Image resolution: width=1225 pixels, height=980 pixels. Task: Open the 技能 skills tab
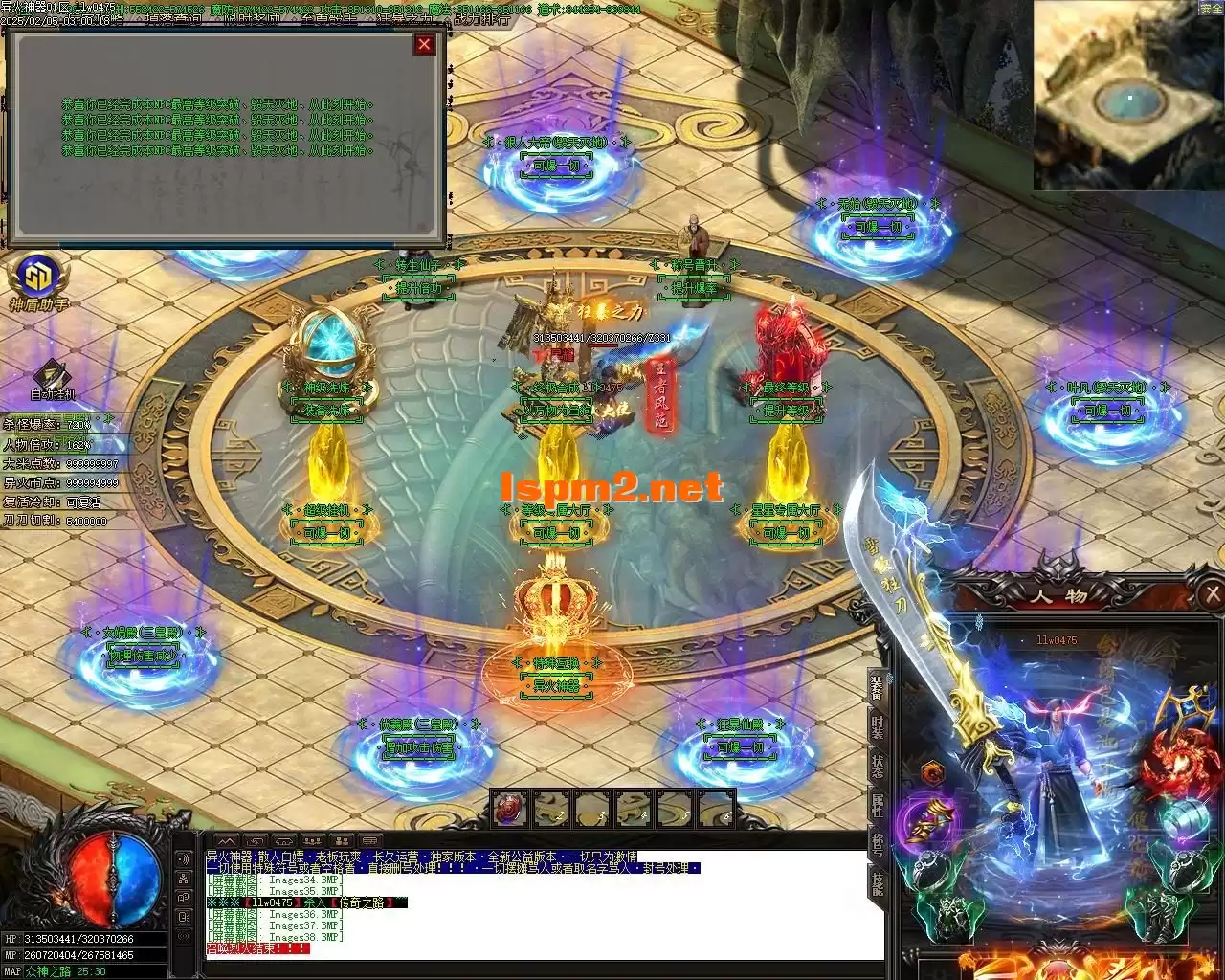click(877, 884)
